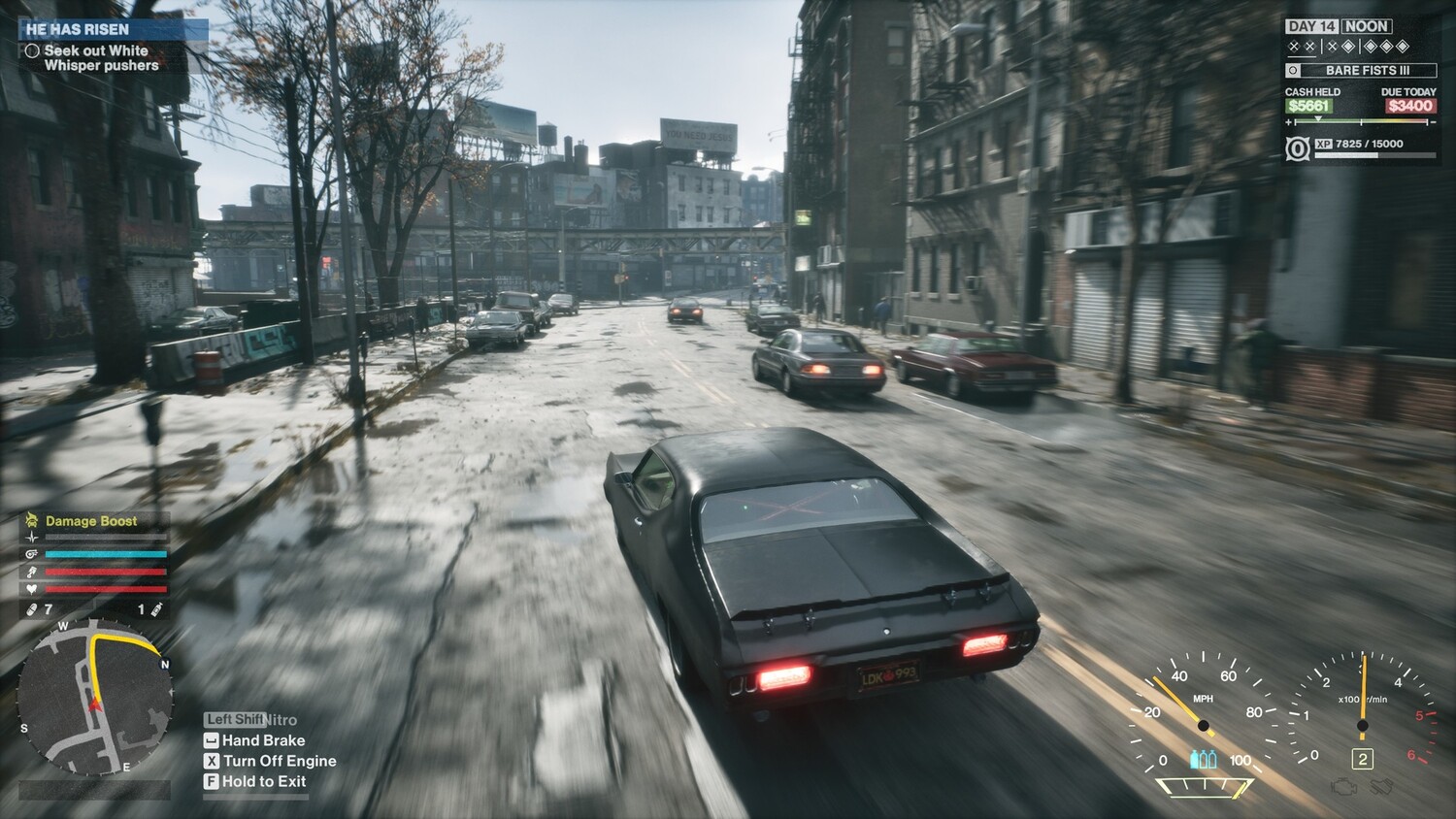Viewport: 1456px width, 819px height.
Task: Open the Day 14 Noon calendar panel
Action: pos(1339,26)
